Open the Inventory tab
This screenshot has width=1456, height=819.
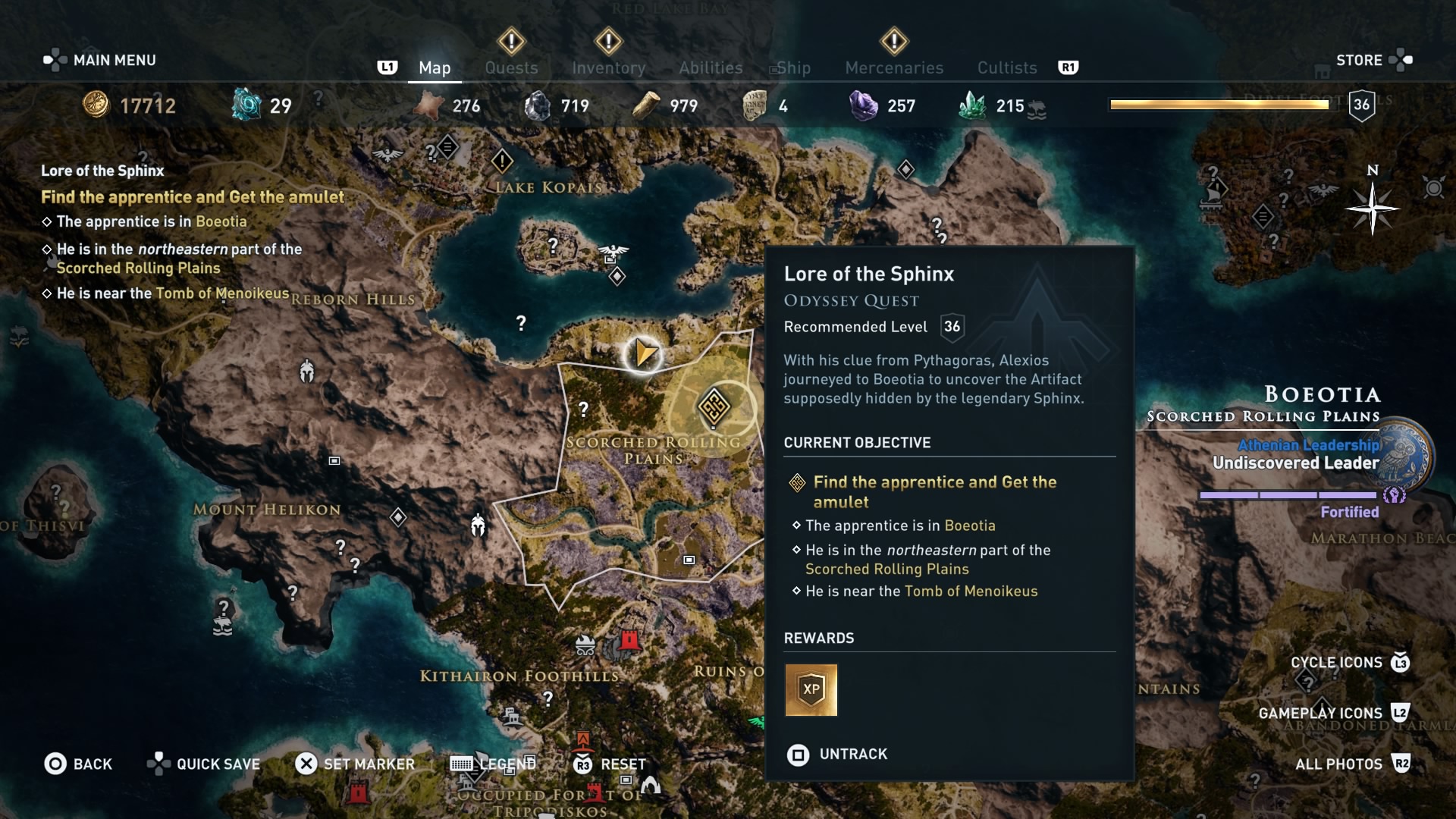coord(608,67)
